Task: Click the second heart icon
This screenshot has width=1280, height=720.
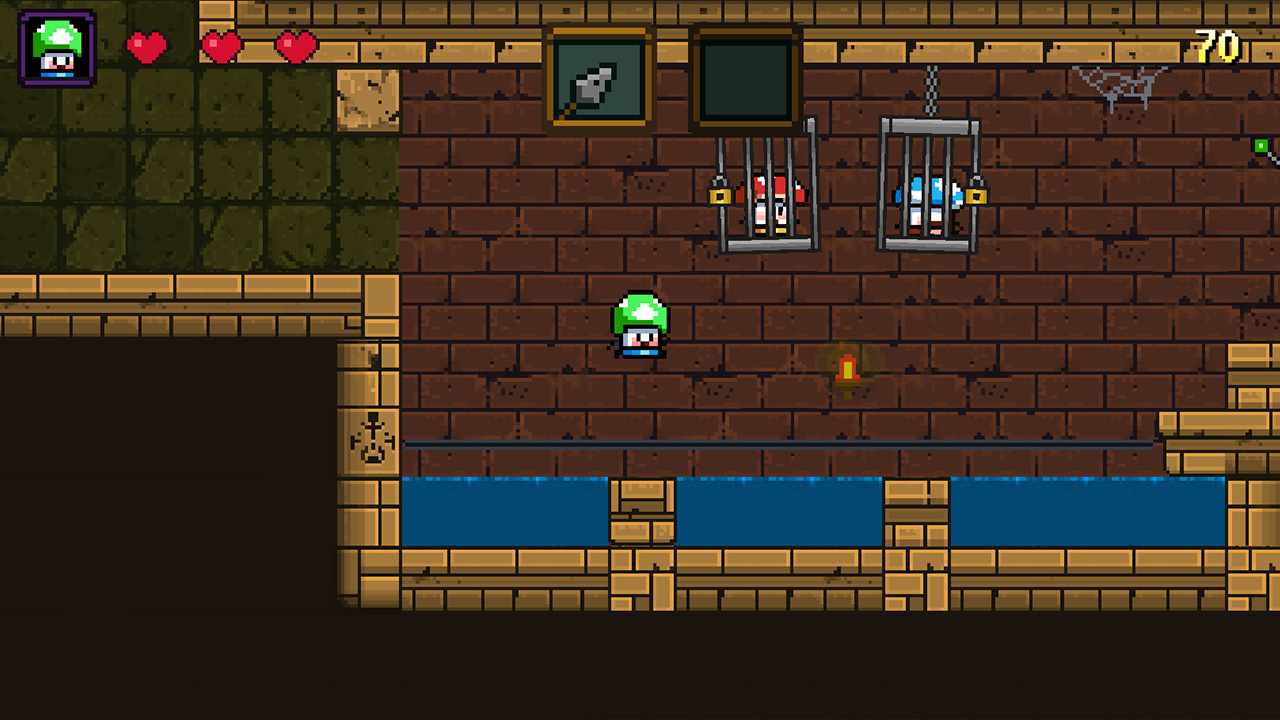Action: [220, 46]
